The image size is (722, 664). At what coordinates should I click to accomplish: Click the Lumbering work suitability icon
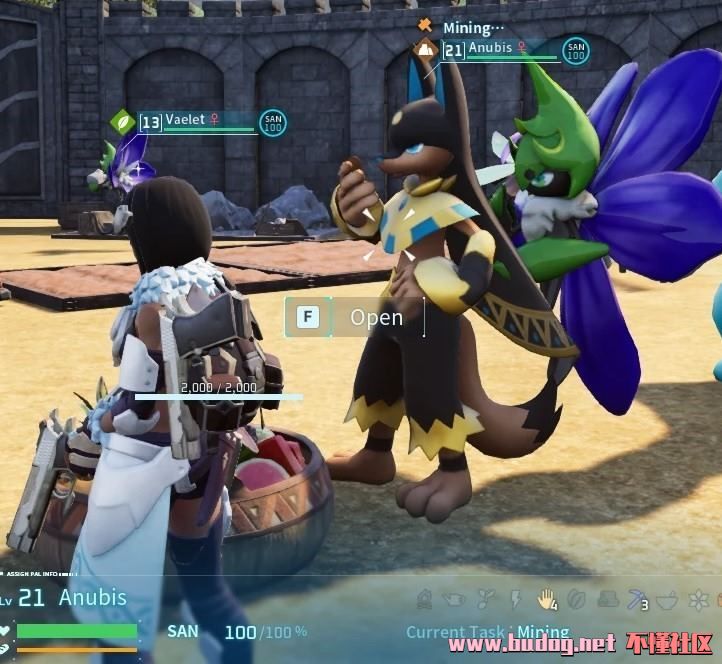tap(606, 599)
